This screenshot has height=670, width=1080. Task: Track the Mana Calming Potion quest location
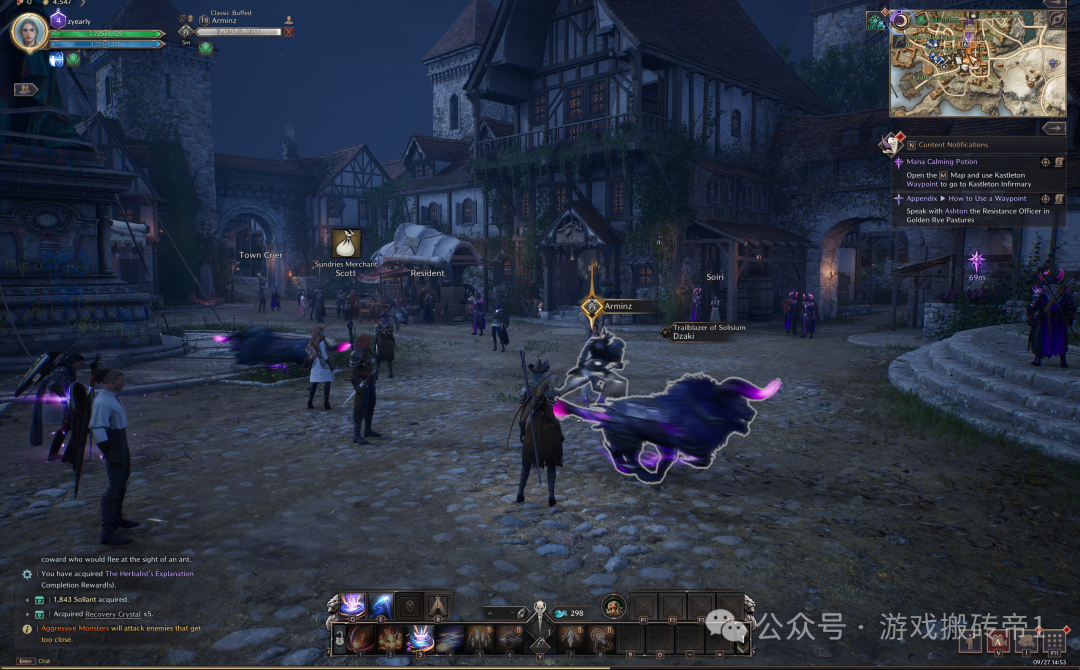click(x=1045, y=161)
